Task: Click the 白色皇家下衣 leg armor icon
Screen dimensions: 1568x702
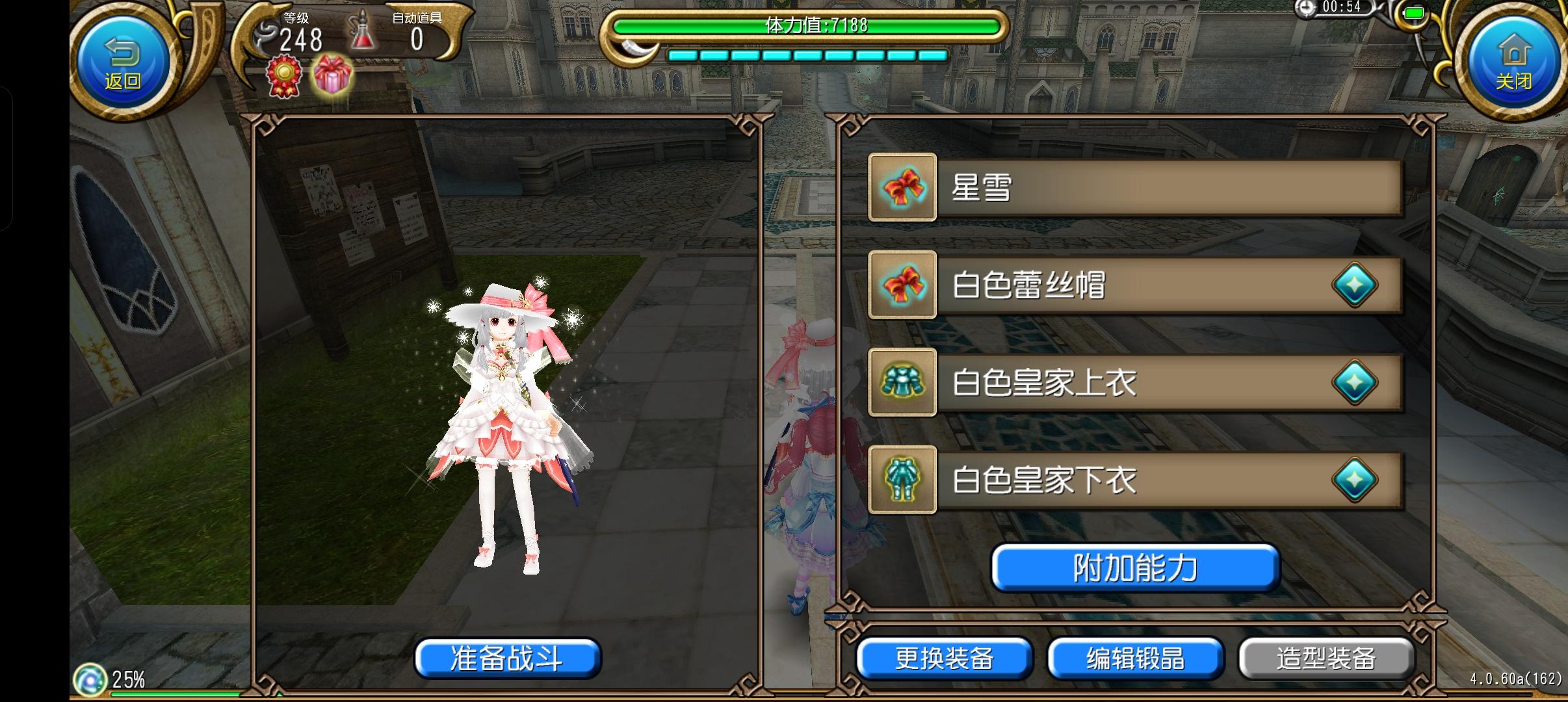Action: [902, 480]
